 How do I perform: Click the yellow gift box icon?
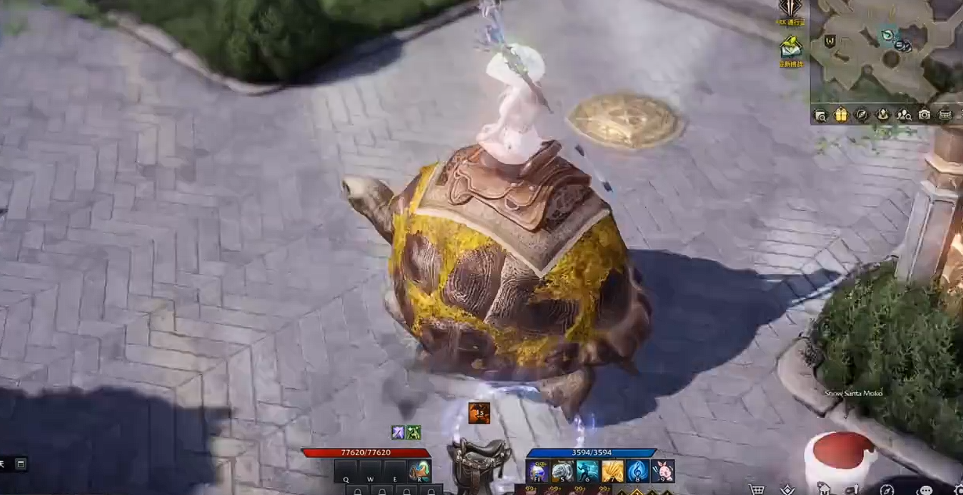[840, 115]
